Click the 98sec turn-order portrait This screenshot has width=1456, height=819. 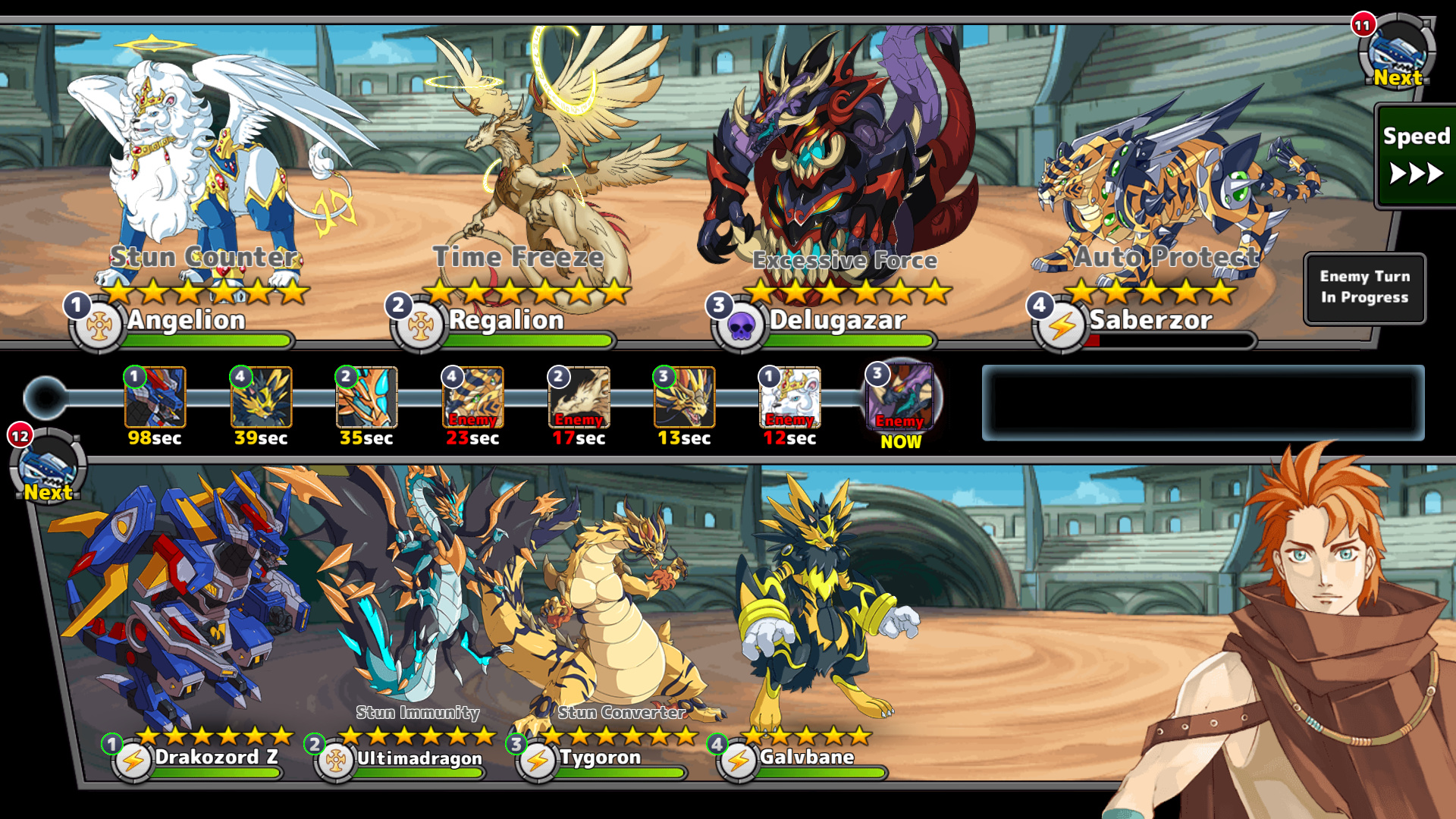tap(155, 397)
